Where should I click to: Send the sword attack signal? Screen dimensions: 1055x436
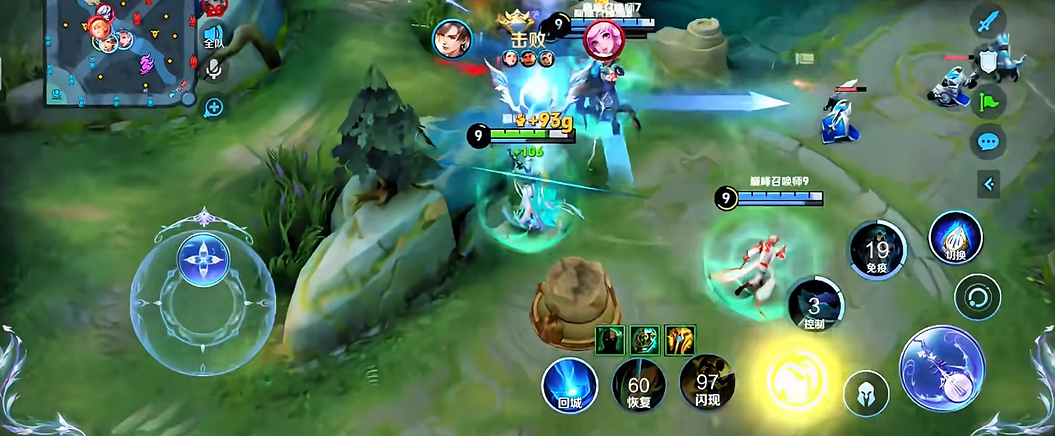tap(988, 21)
